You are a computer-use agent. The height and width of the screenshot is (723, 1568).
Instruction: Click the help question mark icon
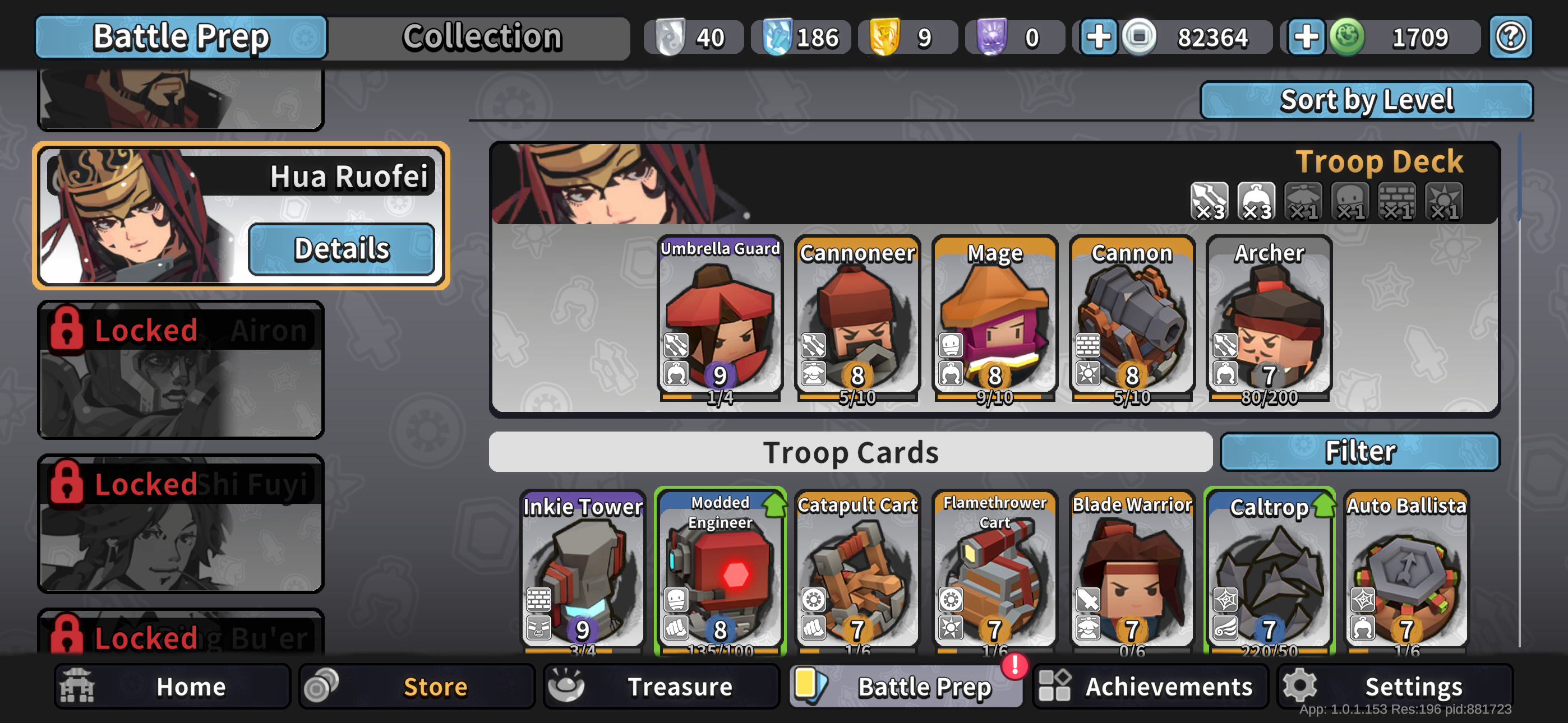[x=1510, y=37]
